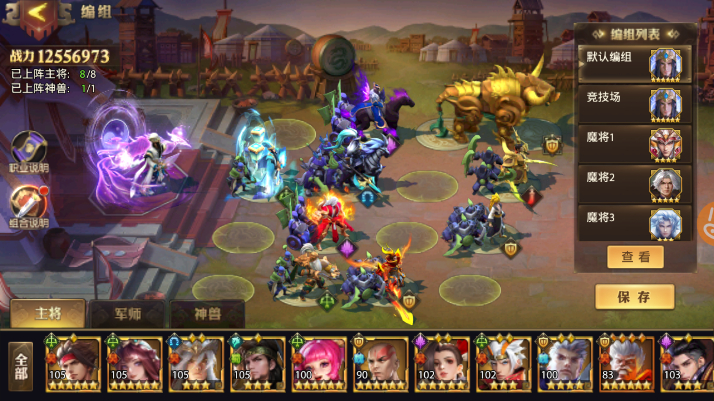
Task: Click the 查看 view button
Action: click(635, 257)
